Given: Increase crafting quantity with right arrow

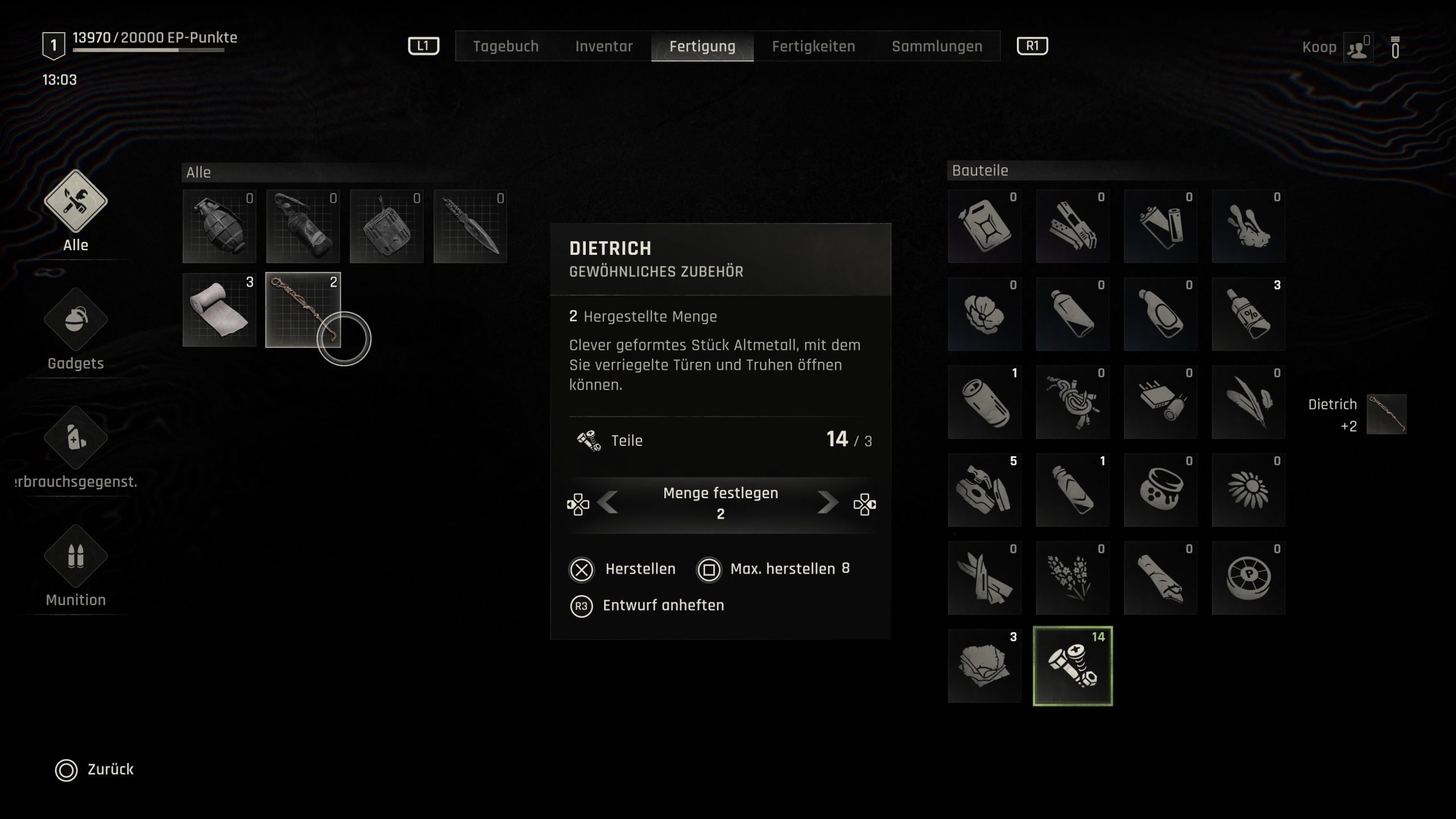Looking at the screenshot, I should pyautogui.click(x=827, y=503).
